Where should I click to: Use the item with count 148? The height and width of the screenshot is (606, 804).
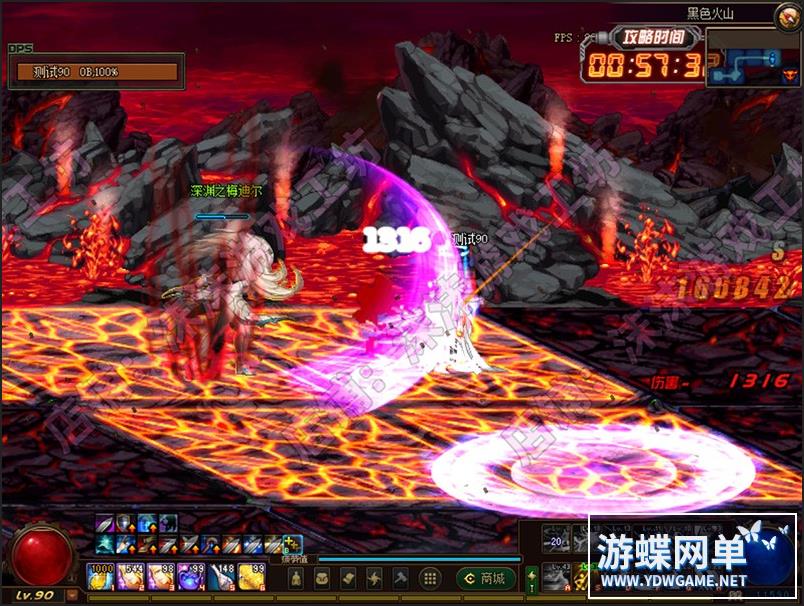pos(221,577)
